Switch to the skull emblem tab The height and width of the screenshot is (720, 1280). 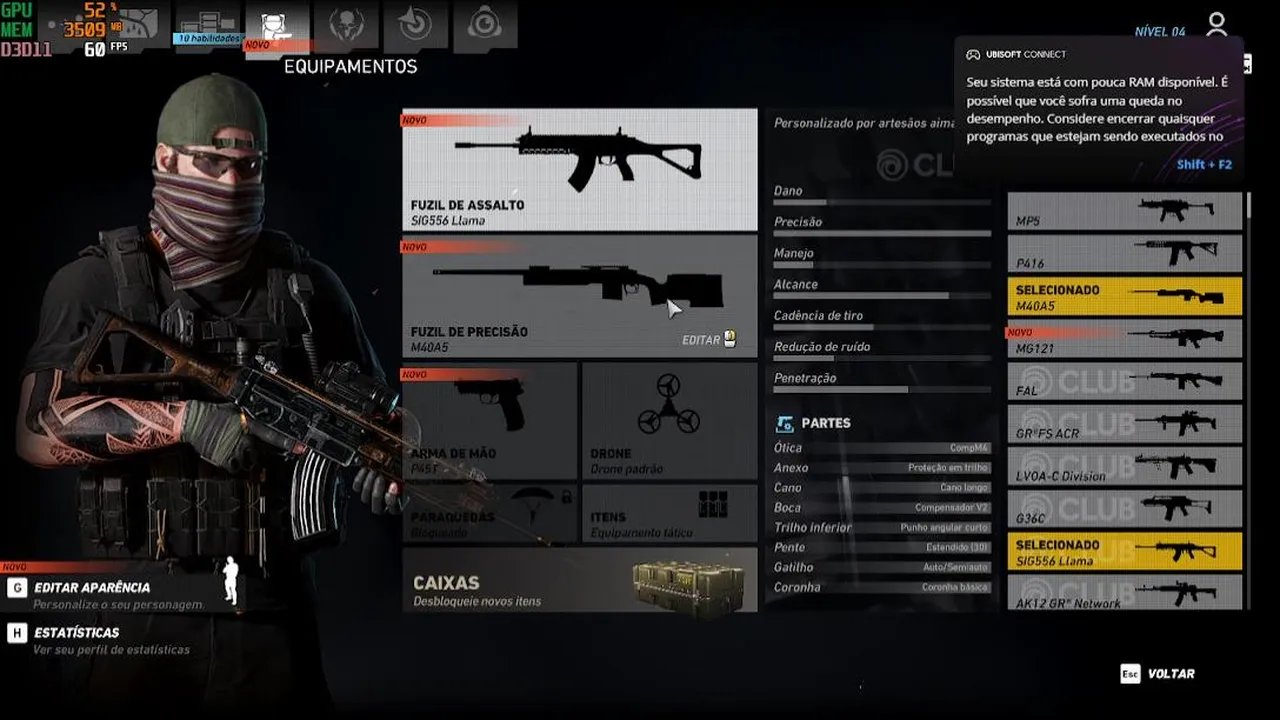[x=346, y=26]
